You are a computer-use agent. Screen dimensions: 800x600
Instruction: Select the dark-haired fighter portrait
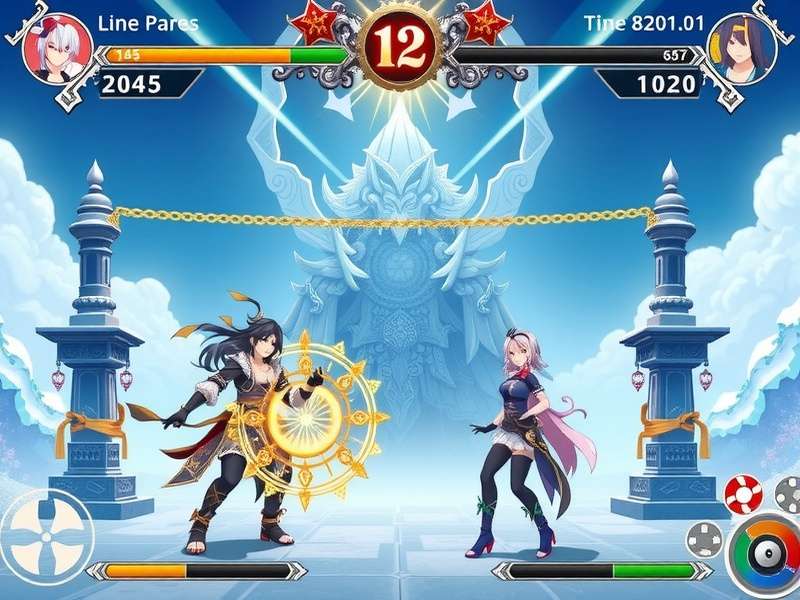[742, 47]
